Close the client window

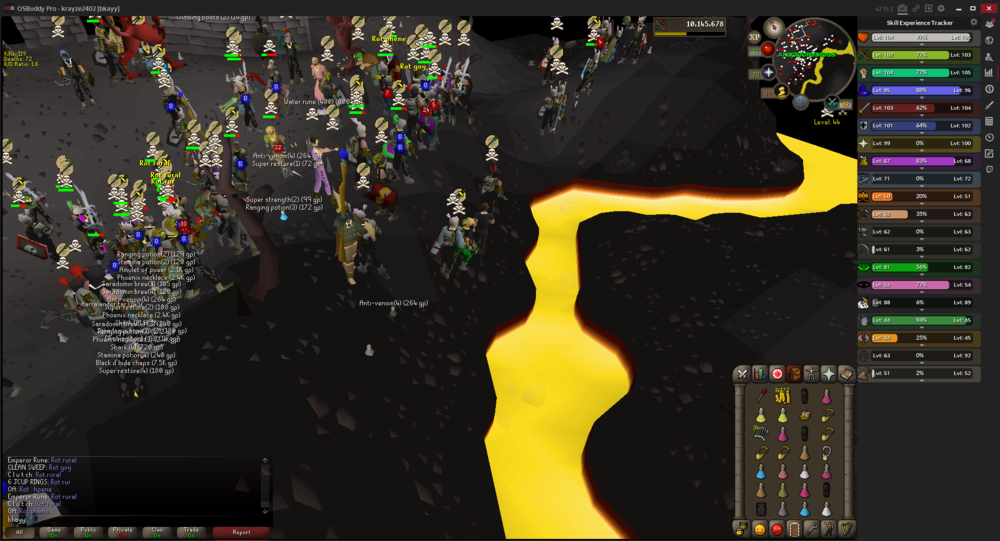pos(989,7)
